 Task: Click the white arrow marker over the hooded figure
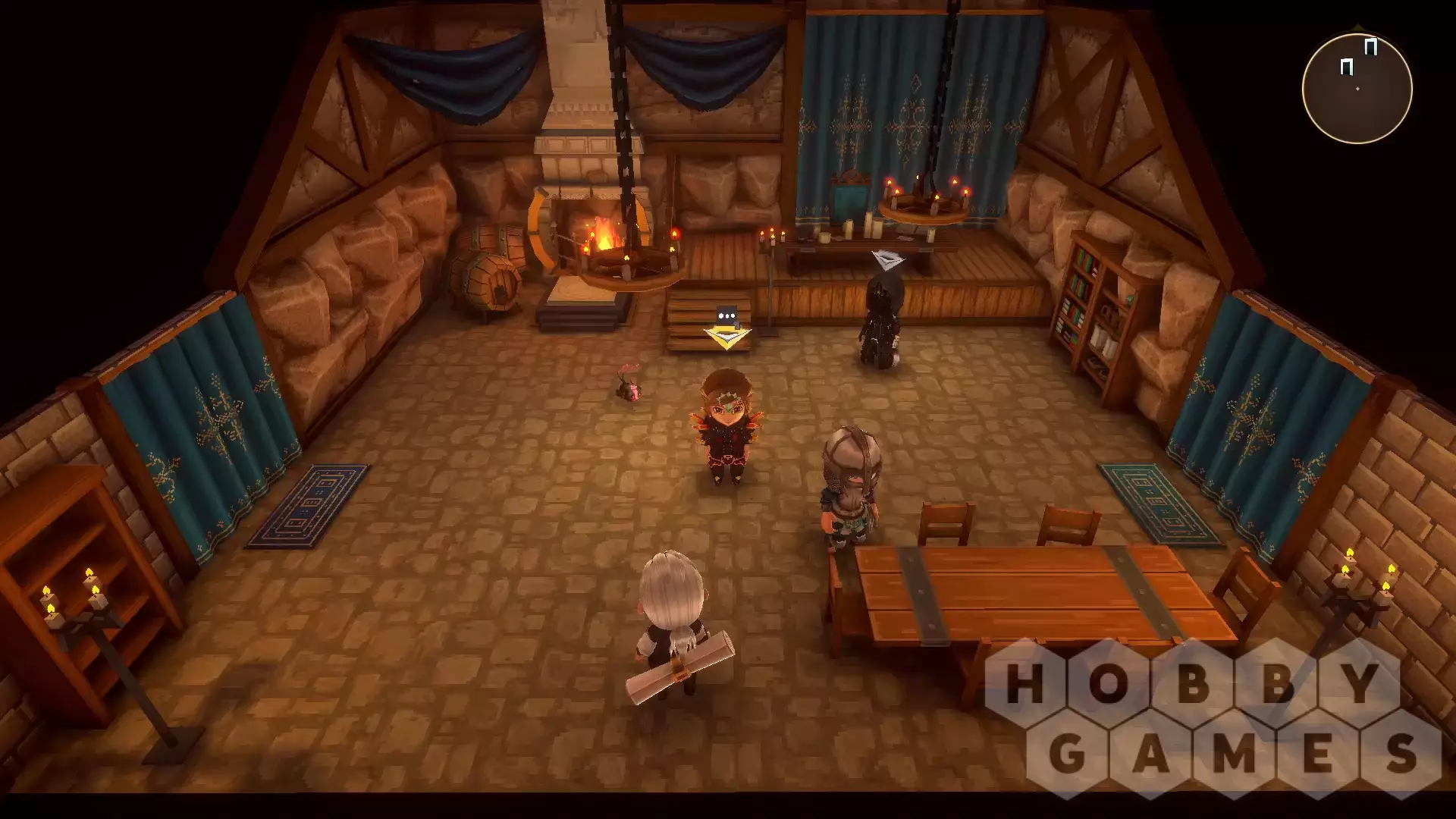point(887,259)
